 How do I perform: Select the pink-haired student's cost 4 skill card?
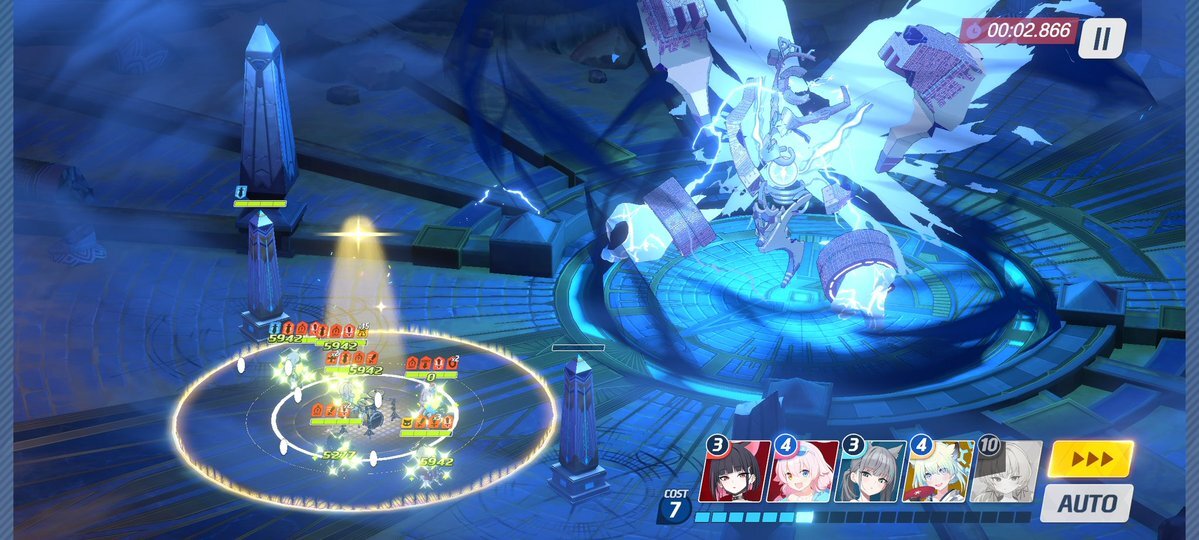(805, 471)
